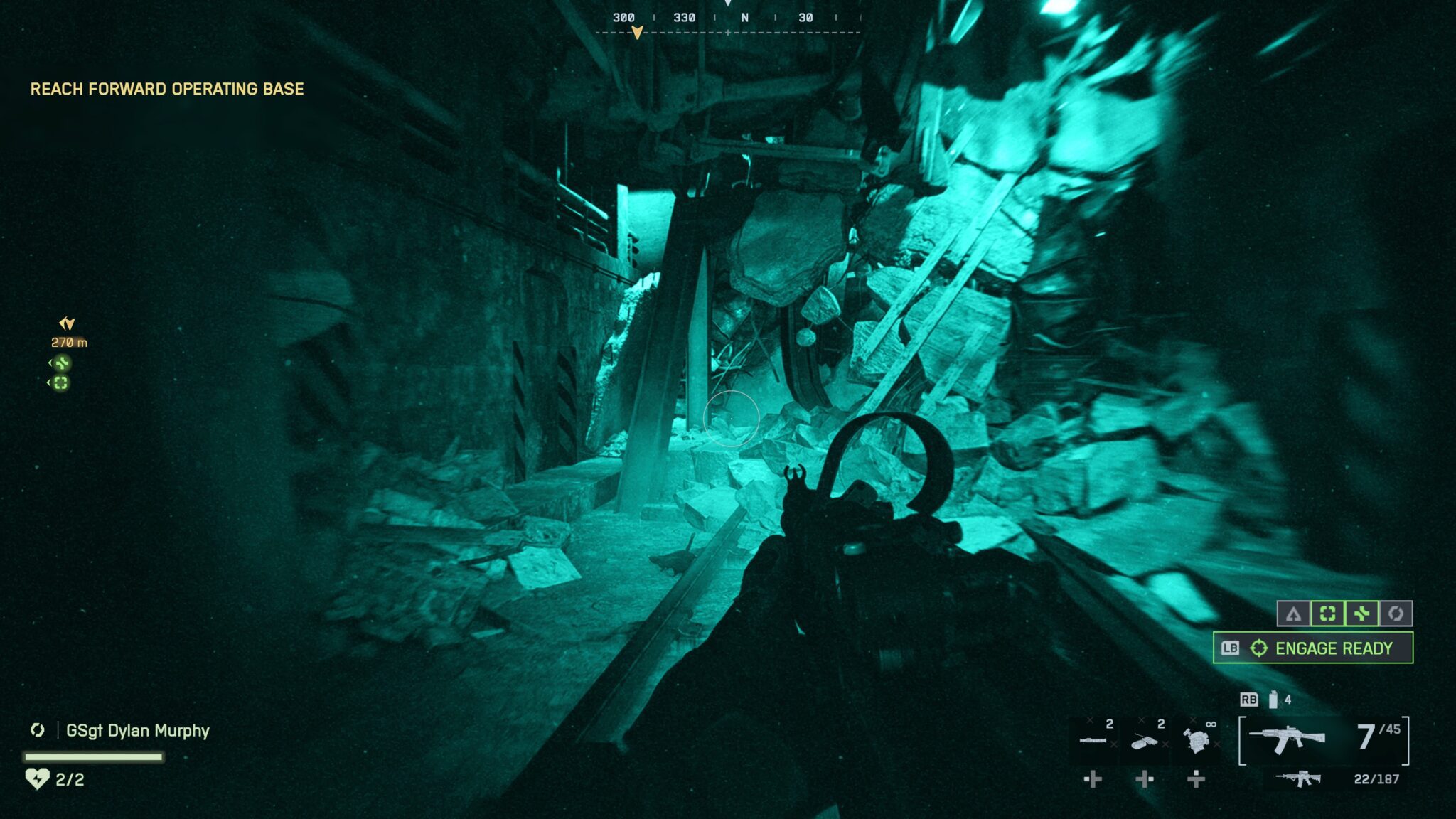The height and width of the screenshot is (819, 1456).
Task: Click the compass bar's orange objective arrow
Action: [x=637, y=33]
